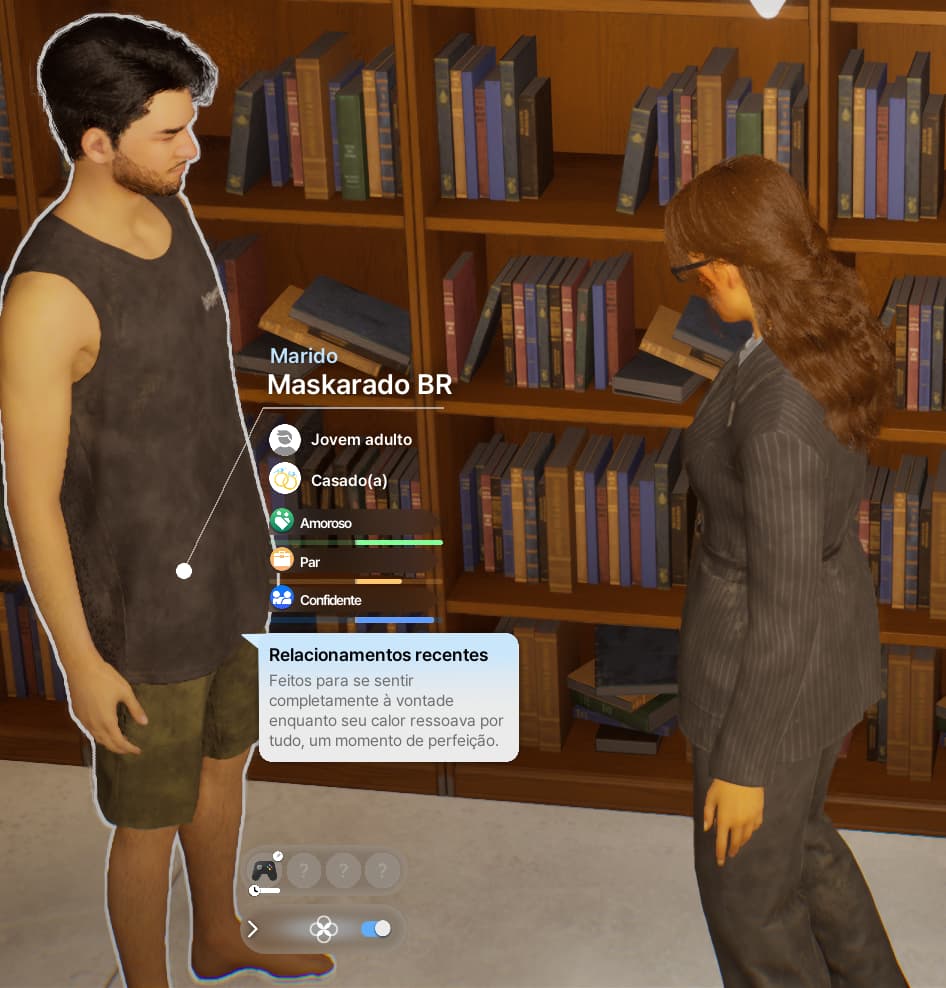Select the Confidente relationship row
Viewport: 946px width, 988px height.
click(x=354, y=600)
